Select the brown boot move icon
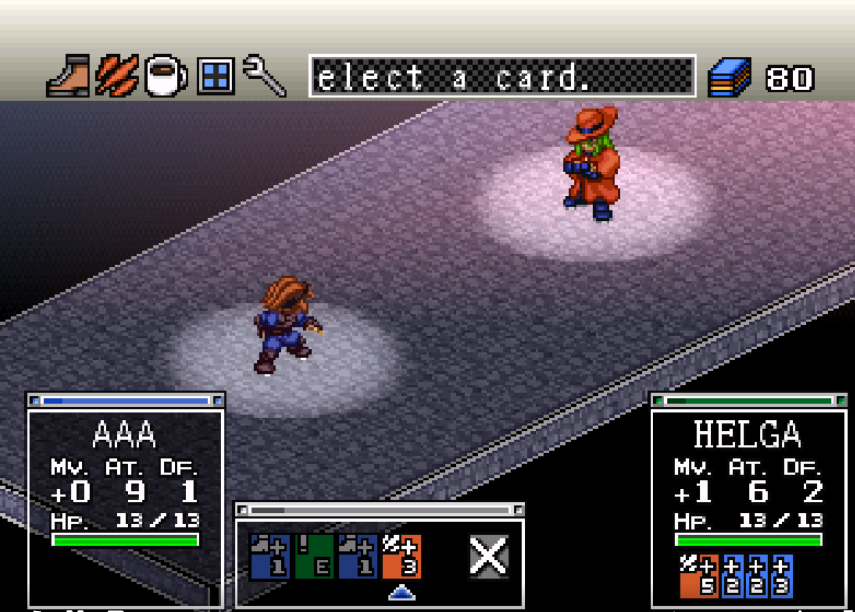The width and height of the screenshot is (855, 612). click(x=68, y=77)
